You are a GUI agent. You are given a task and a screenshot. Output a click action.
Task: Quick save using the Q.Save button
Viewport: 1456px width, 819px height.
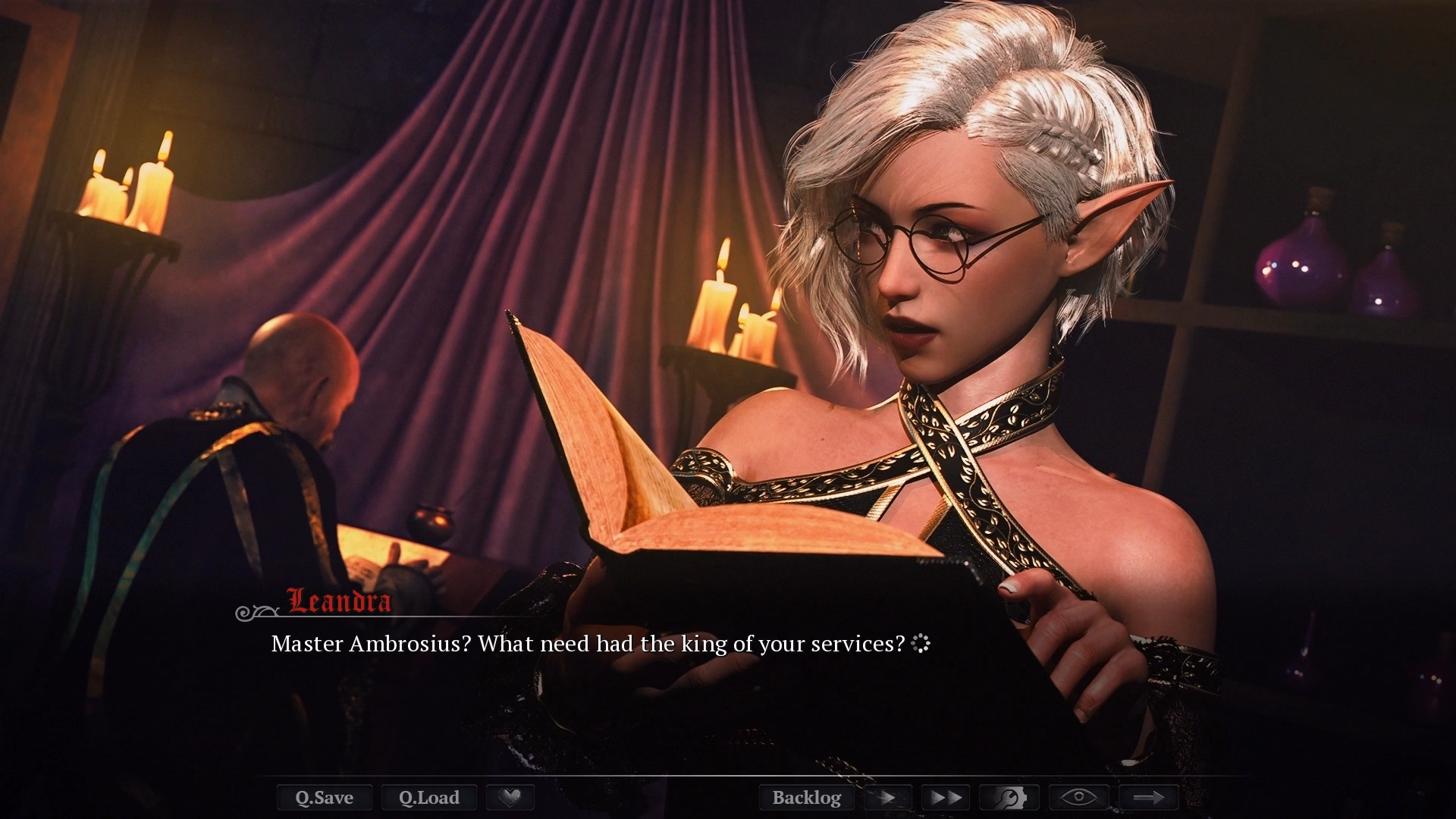click(324, 797)
